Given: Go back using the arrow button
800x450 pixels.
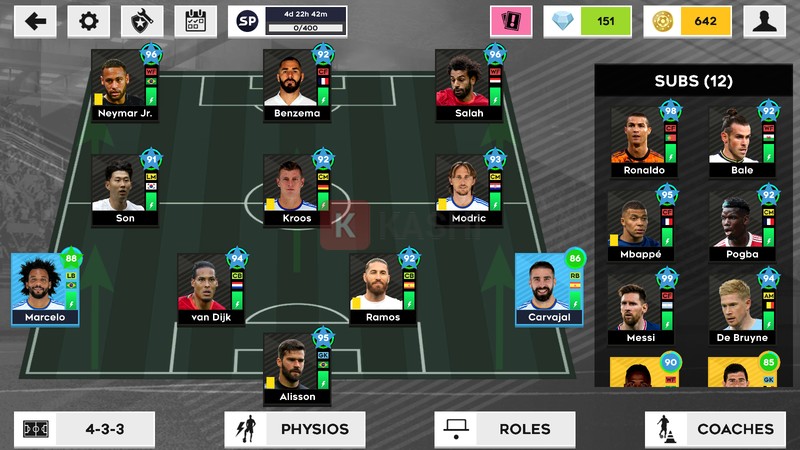Looking at the screenshot, I should click(x=35, y=21).
